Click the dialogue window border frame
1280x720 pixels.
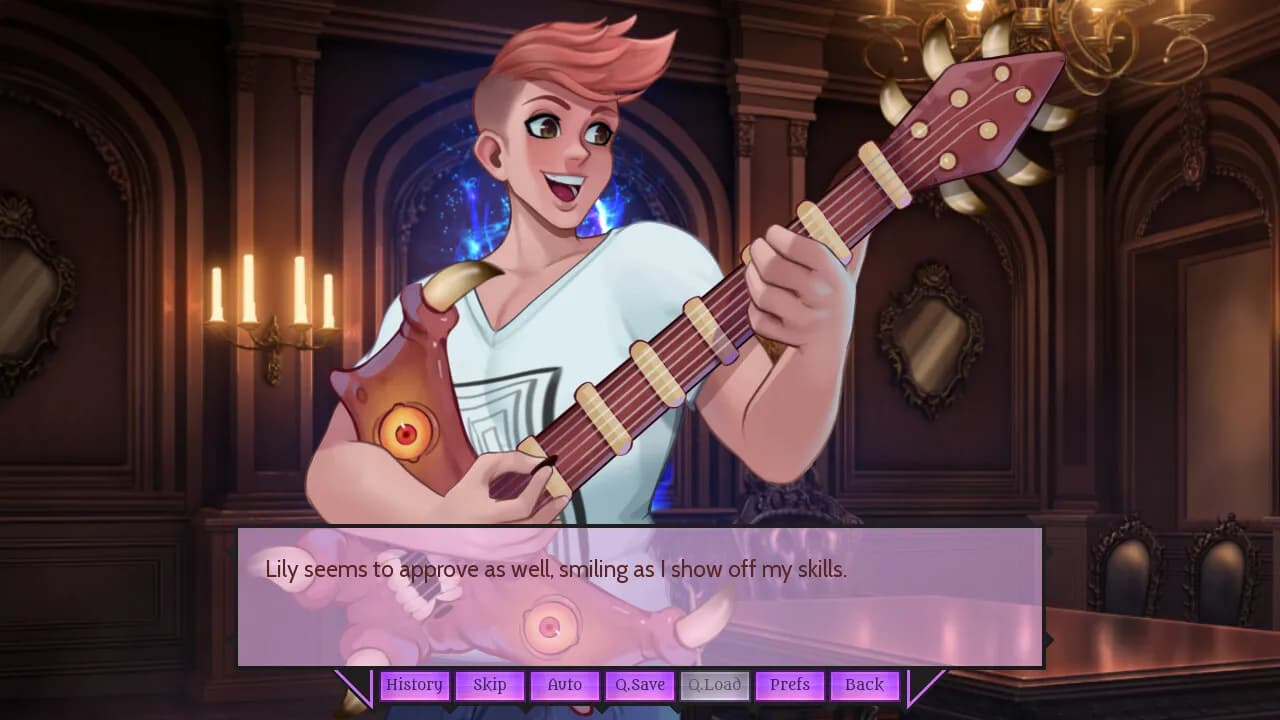click(640, 530)
